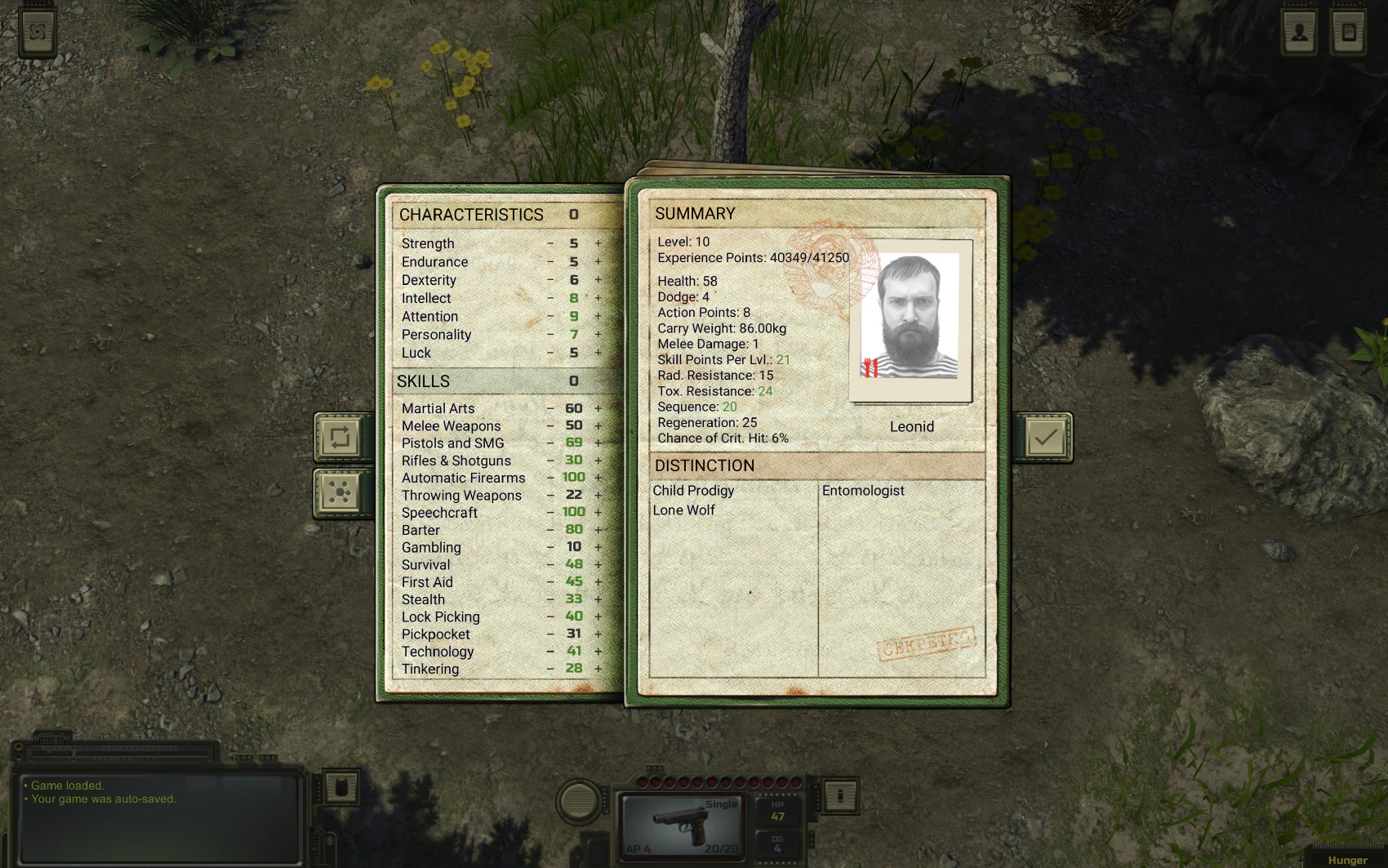The image size is (1388, 868).
Task: Increase the Tinkering skill
Action: tap(598, 669)
